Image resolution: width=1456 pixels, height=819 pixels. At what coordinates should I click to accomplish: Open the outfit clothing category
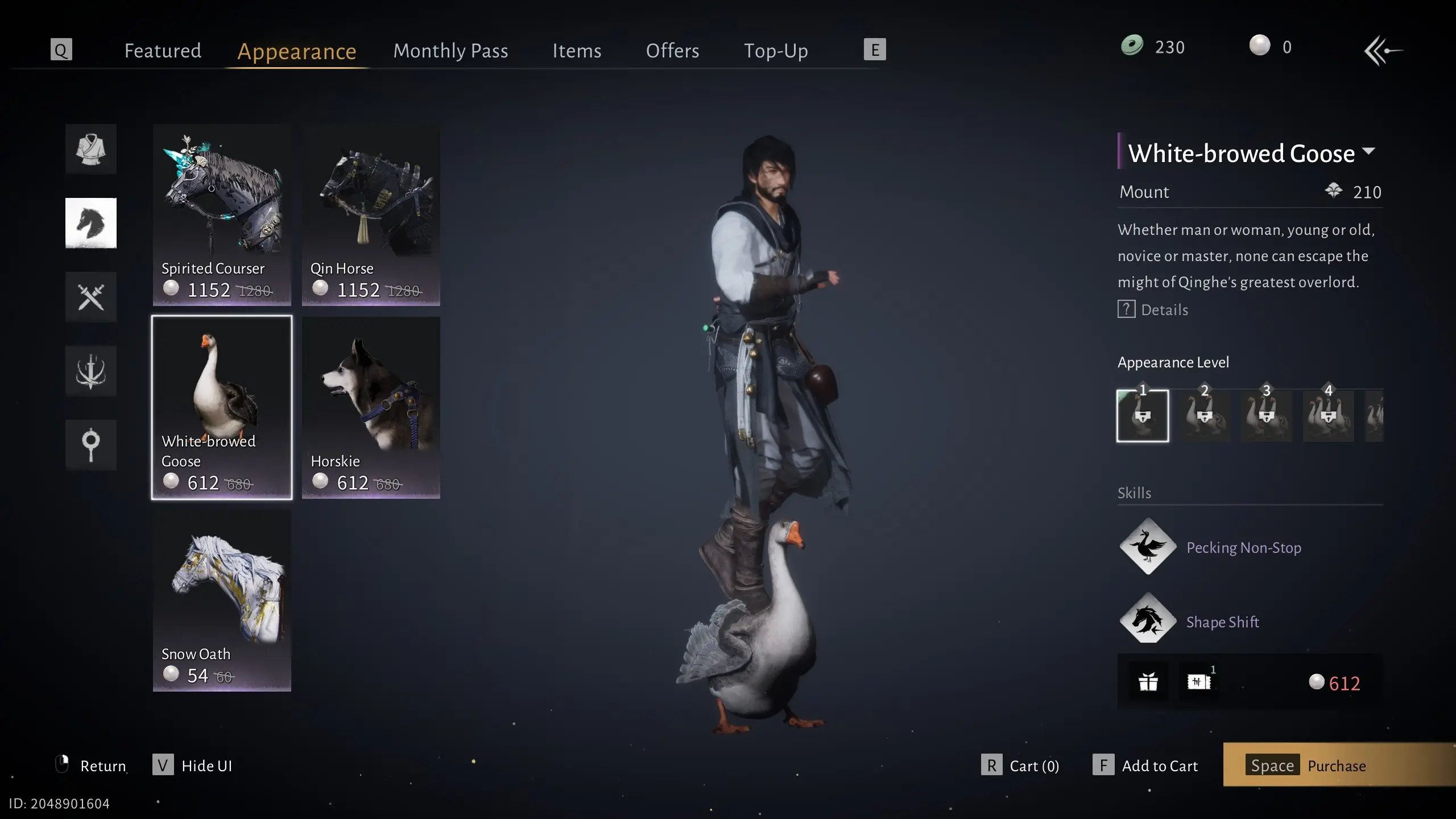(x=91, y=149)
